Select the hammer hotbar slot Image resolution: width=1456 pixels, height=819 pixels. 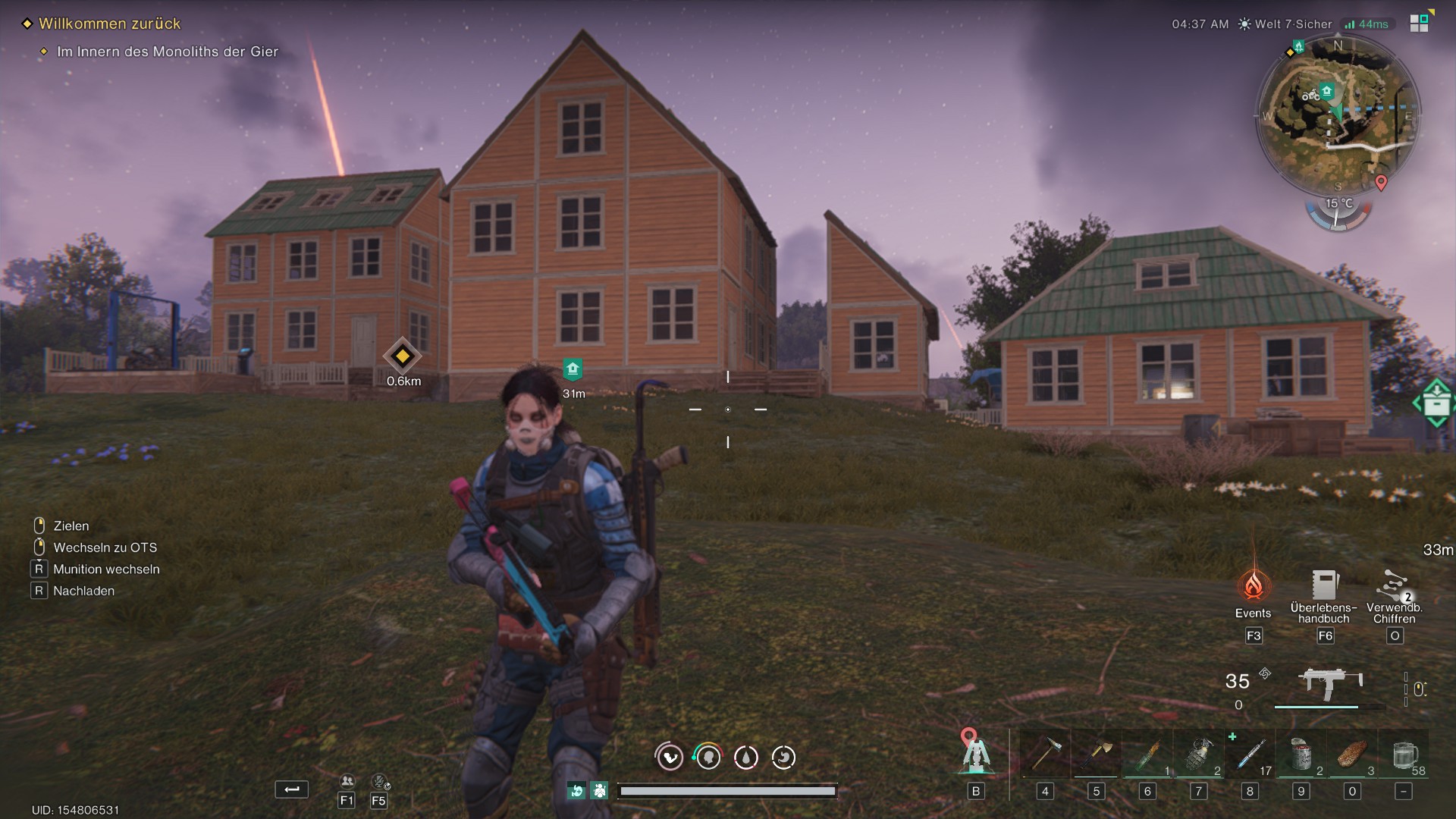coord(1045,755)
